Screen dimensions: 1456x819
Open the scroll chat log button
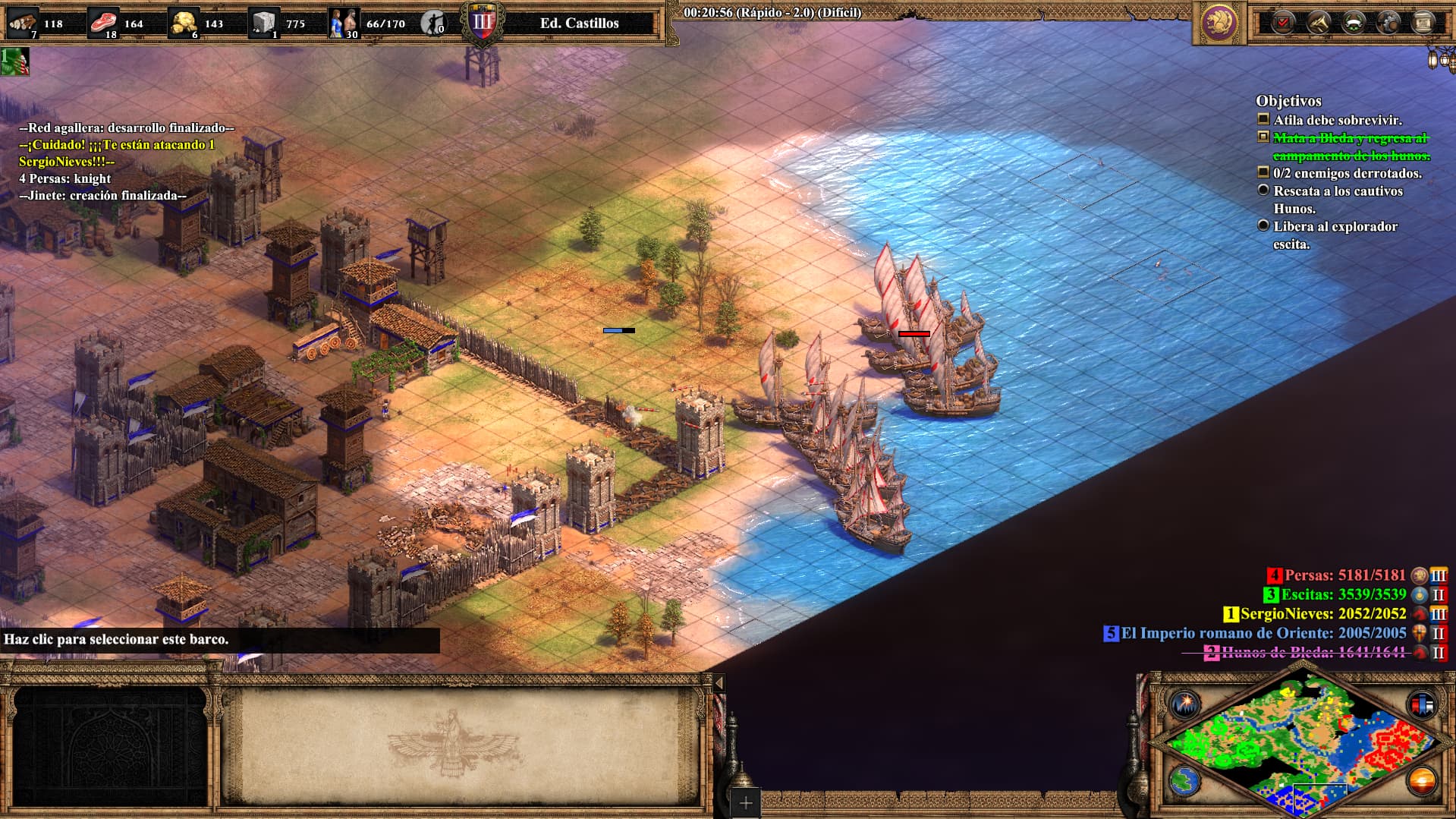pos(1423,23)
